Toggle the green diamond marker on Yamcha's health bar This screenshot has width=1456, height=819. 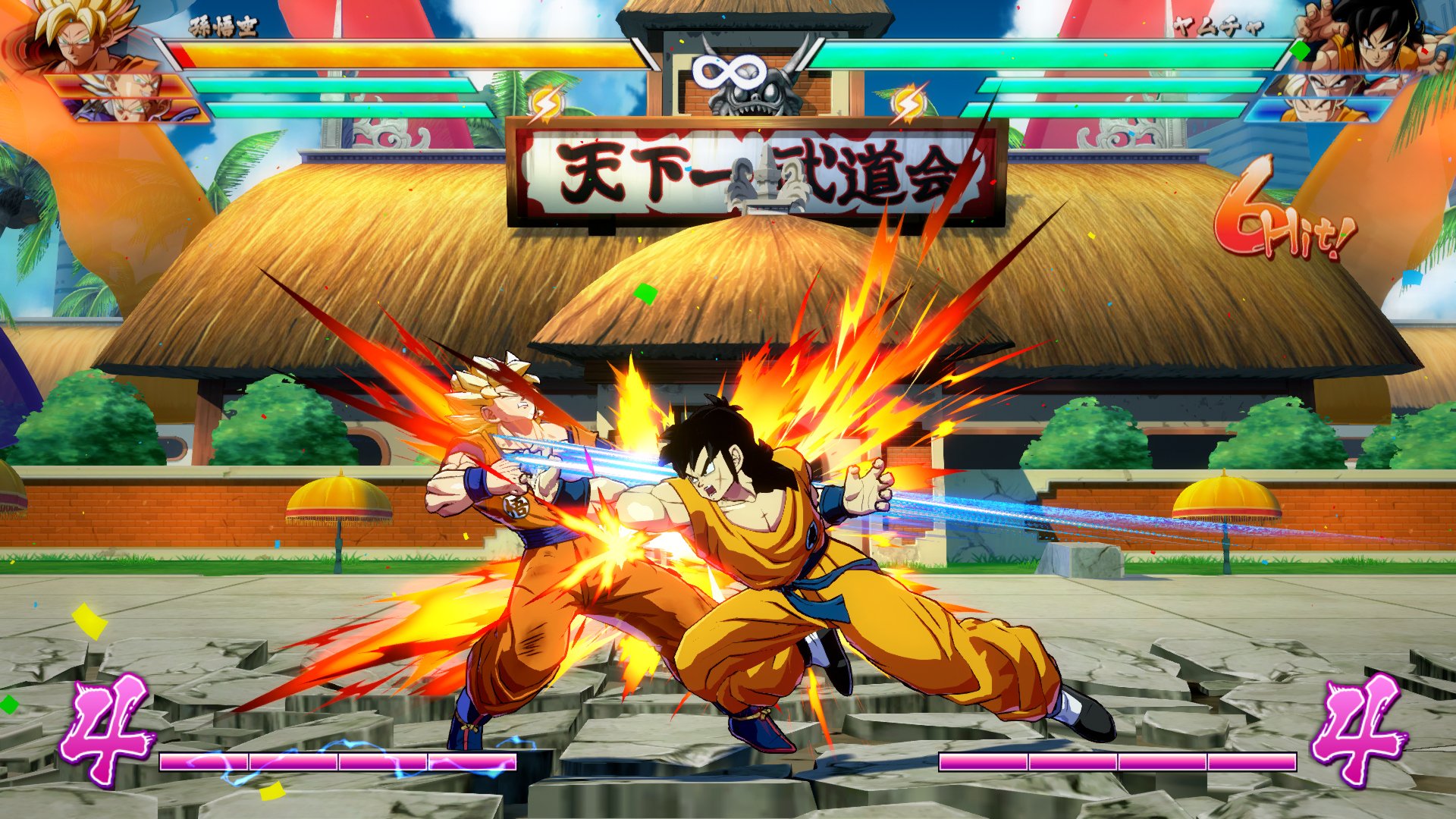(x=1300, y=50)
